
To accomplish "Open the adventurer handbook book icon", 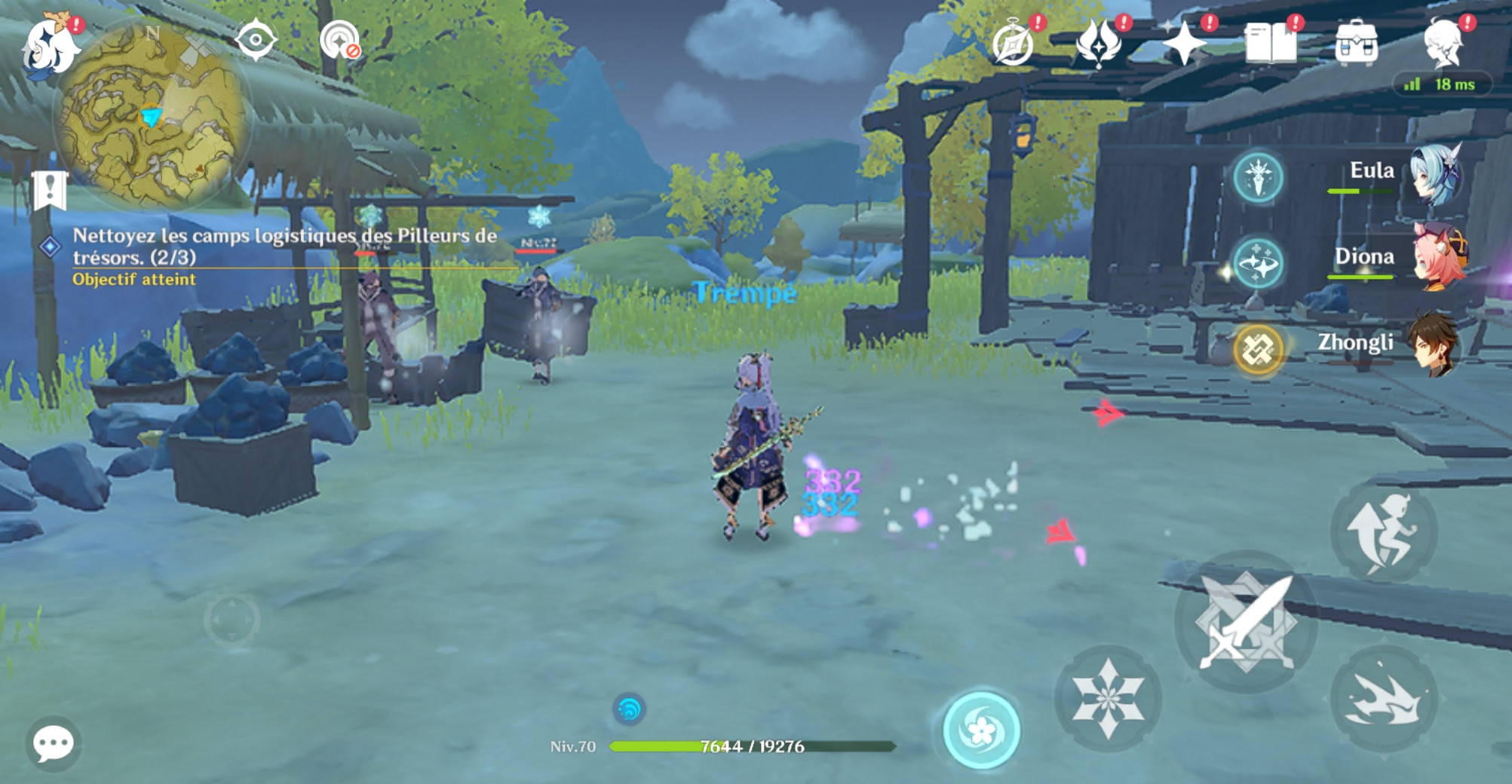I will [x=1270, y=43].
